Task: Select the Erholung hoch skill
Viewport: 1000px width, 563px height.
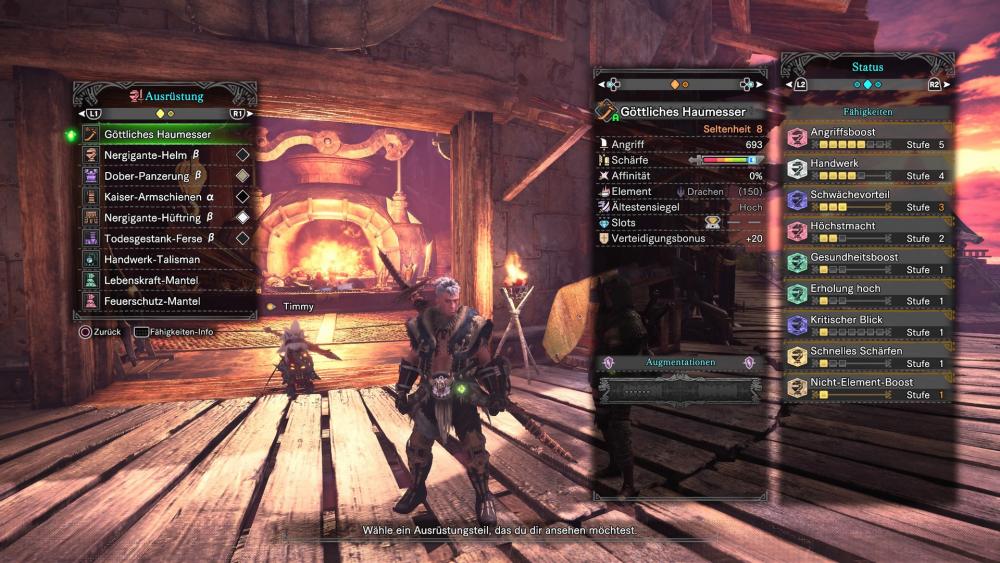Action: coord(866,294)
